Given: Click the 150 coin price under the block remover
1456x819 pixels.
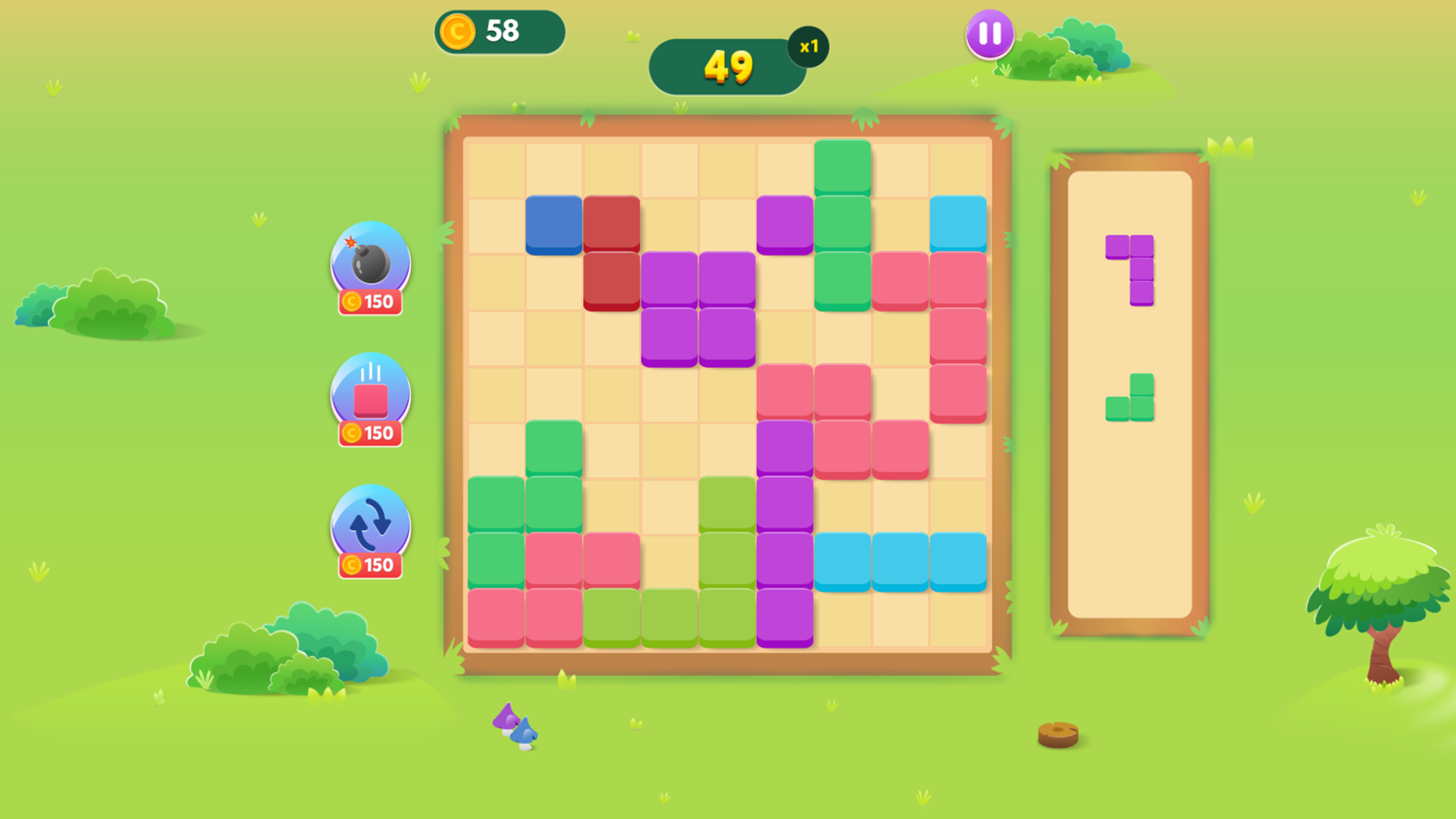Looking at the screenshot, I should 370,433.
